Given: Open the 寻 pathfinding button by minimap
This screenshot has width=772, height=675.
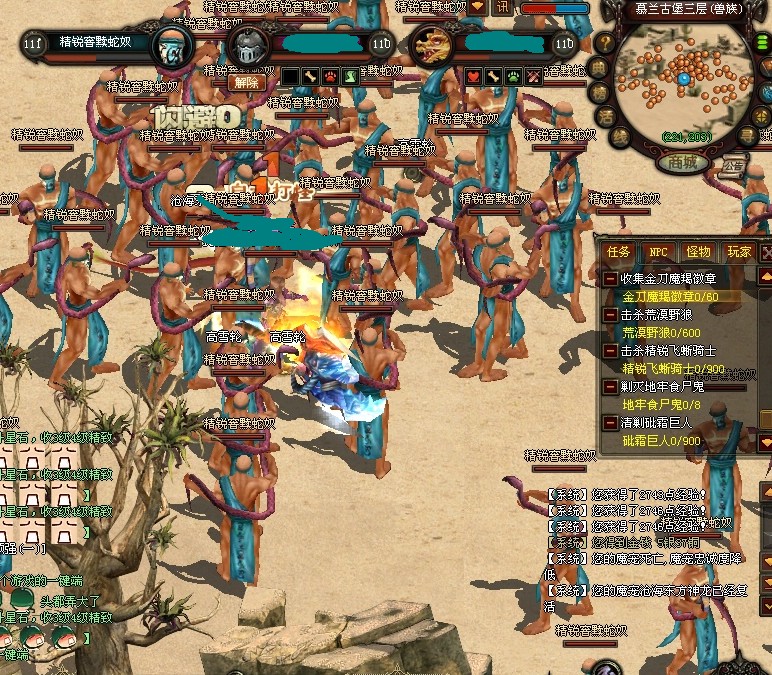Looking at the screenshot, I should [x=746, y=135].
